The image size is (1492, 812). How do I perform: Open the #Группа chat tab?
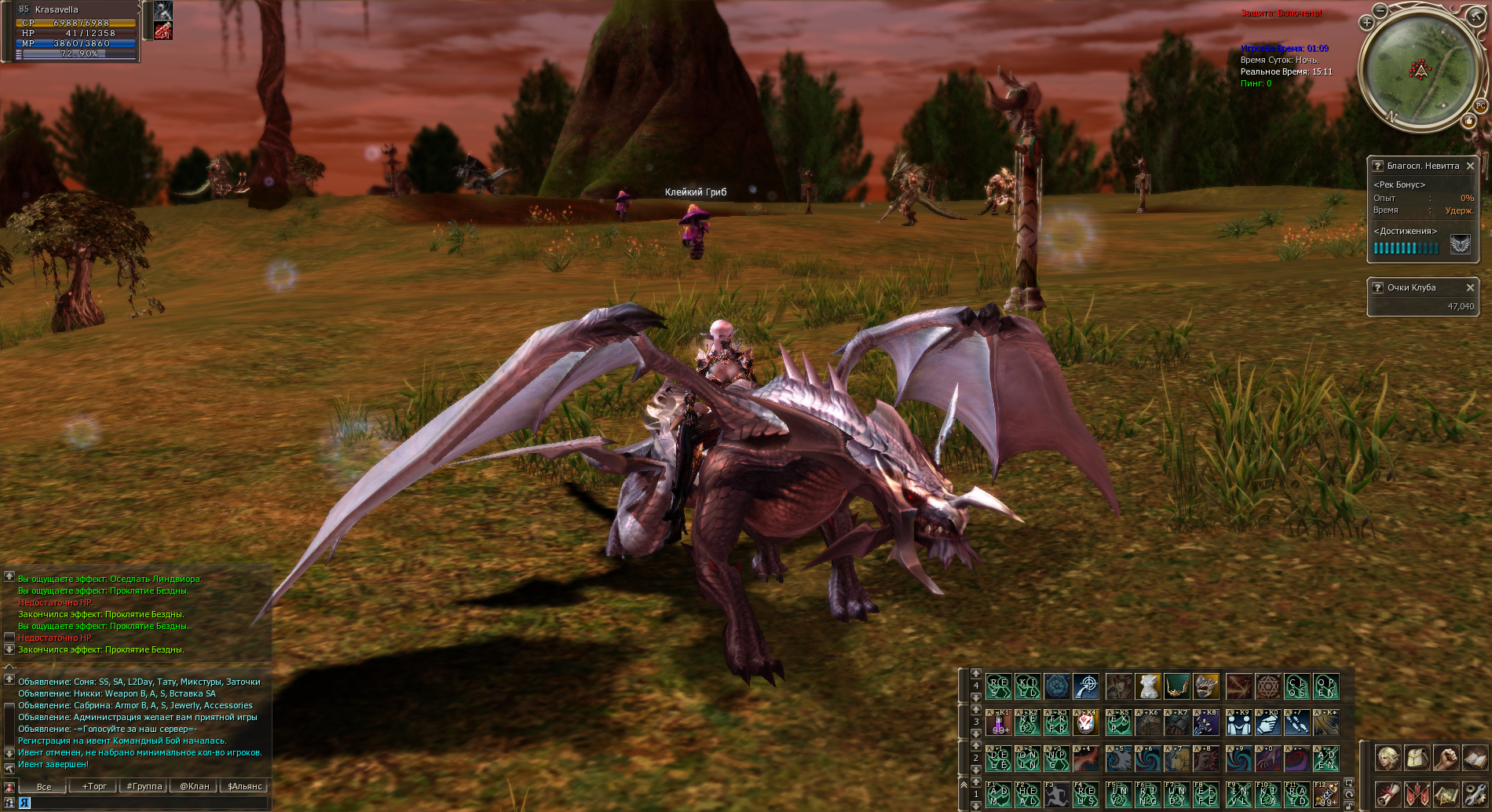144,786
